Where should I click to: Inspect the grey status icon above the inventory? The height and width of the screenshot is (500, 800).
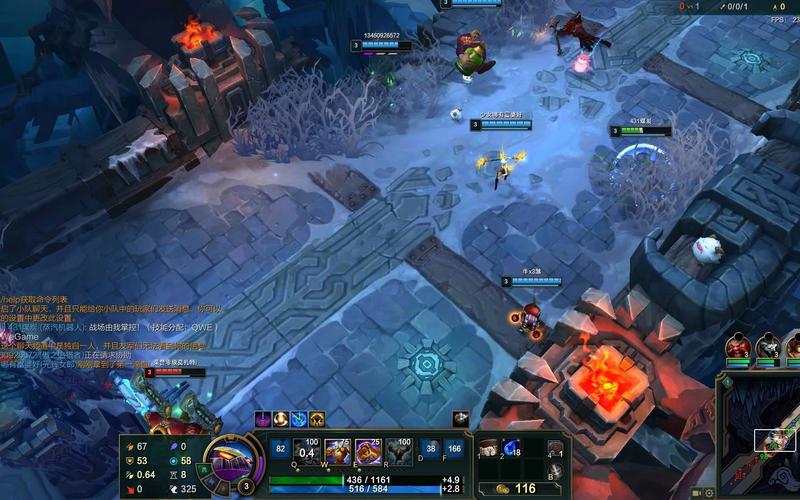[461, 419]
